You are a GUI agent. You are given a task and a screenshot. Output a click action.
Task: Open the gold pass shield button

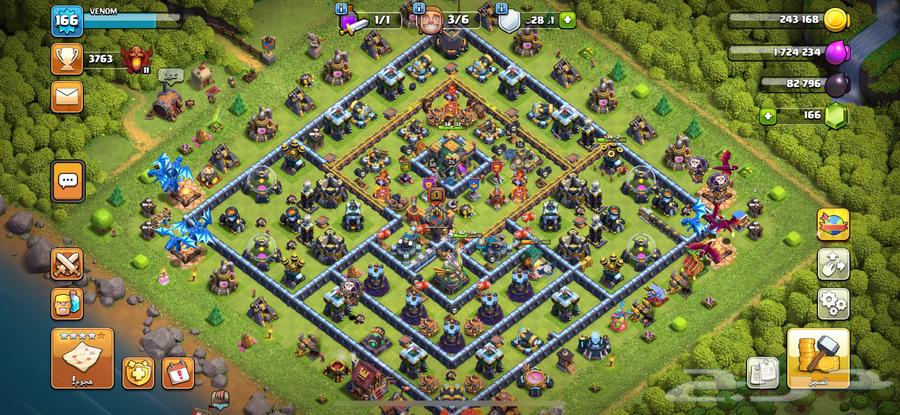[x=138, y=373]
